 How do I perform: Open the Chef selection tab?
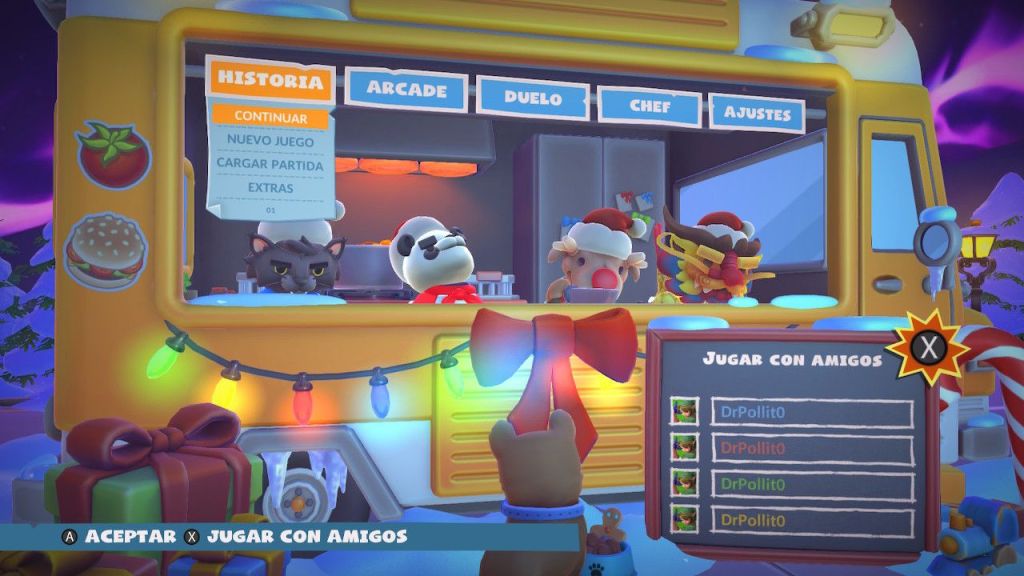click(x=649, y=105)
